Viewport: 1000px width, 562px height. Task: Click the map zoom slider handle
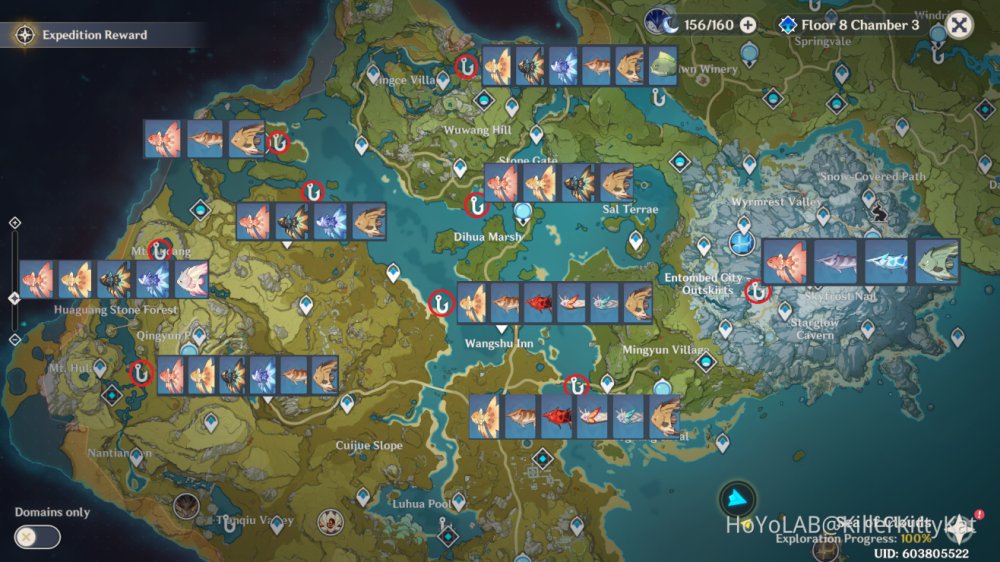(14, 298)
